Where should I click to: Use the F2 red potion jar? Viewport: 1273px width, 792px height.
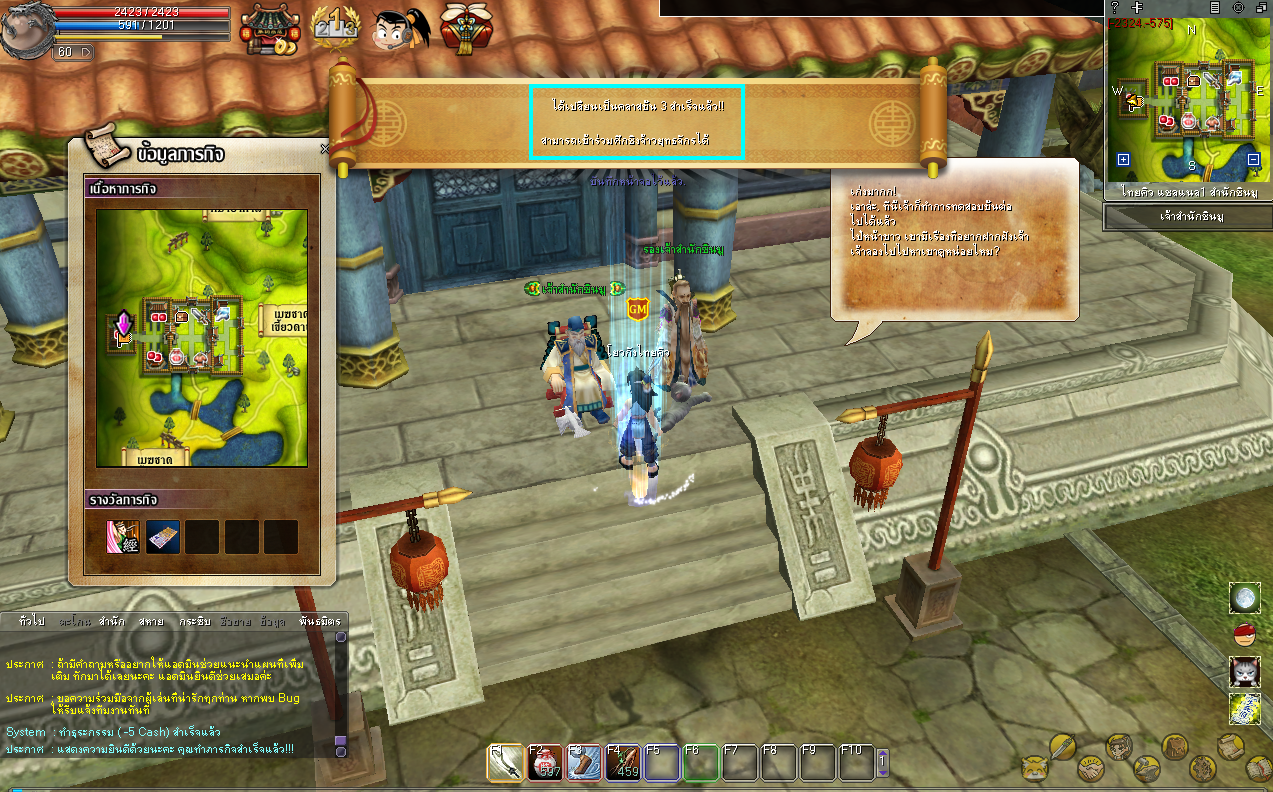543,763
